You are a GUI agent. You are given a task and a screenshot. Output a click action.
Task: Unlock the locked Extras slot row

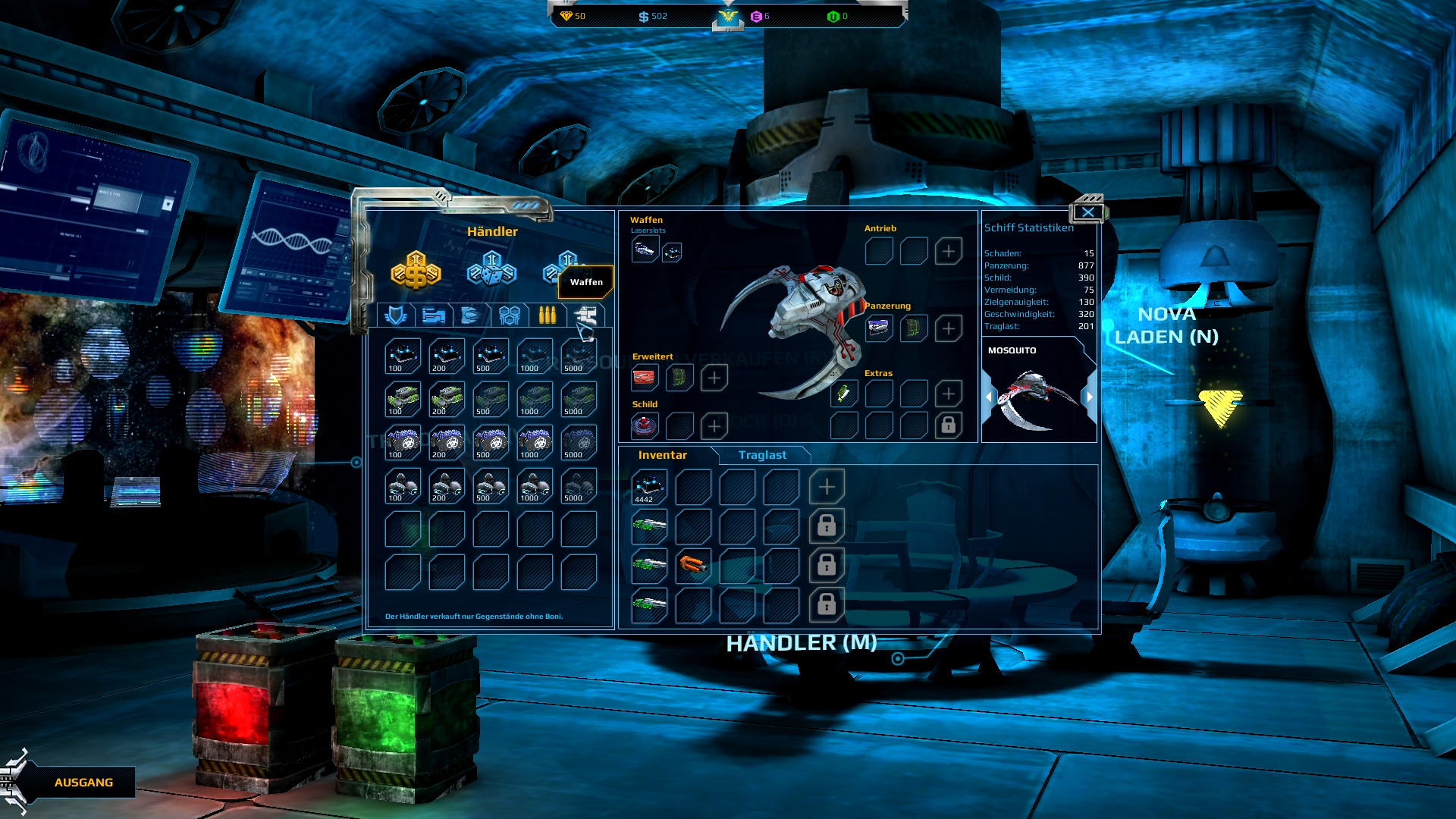click(949, 425)
